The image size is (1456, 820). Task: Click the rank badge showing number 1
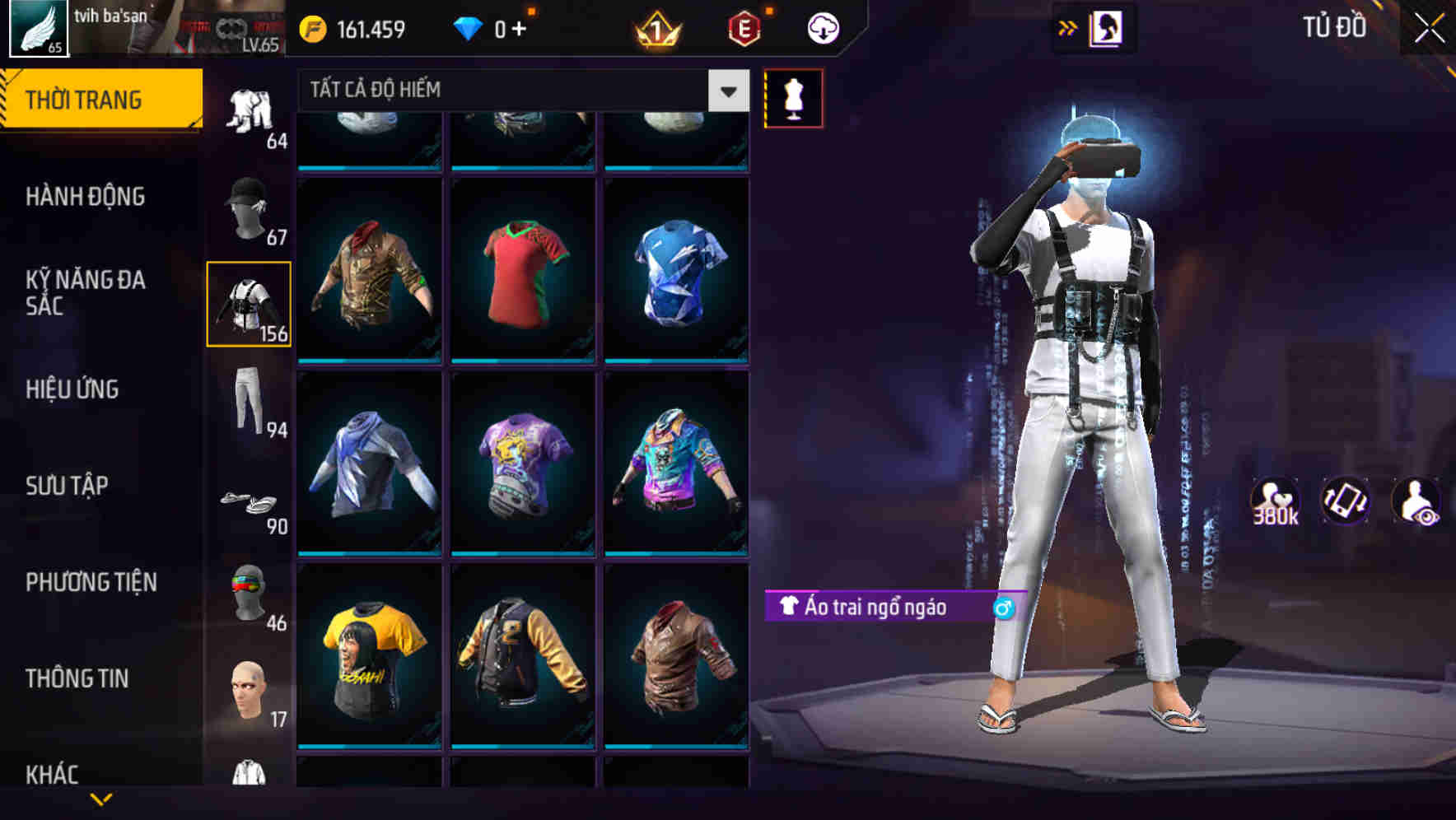tap(655, 27)
